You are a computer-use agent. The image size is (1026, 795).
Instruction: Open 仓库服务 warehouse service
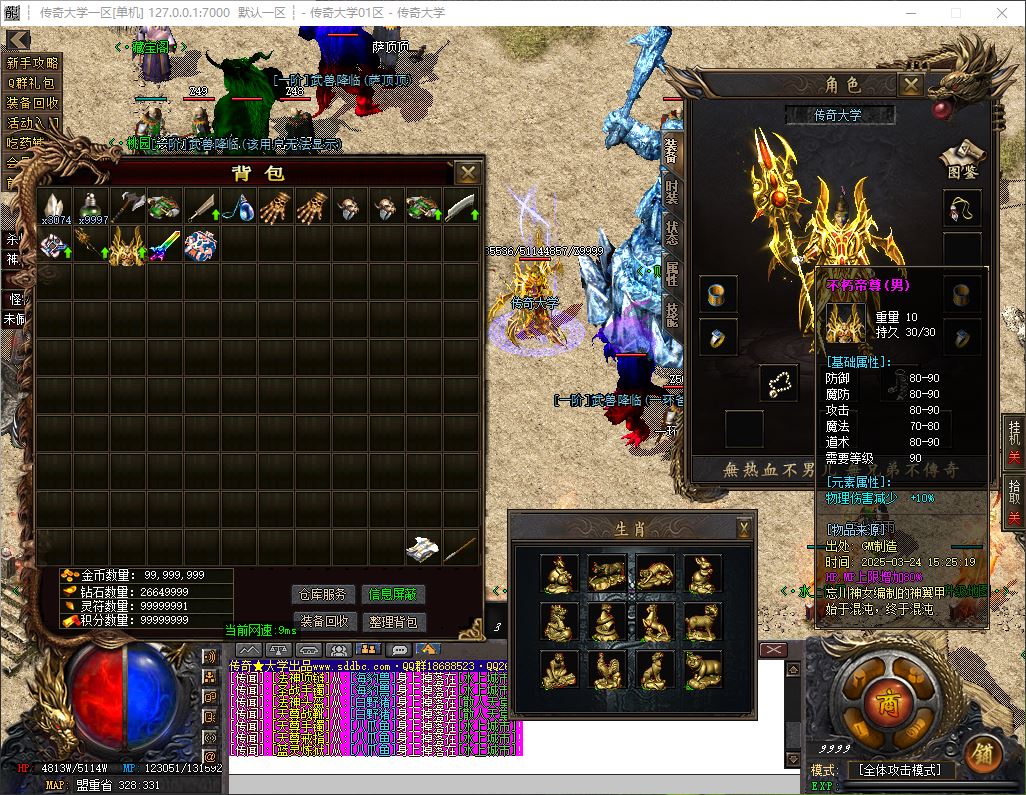click(323, 594)
